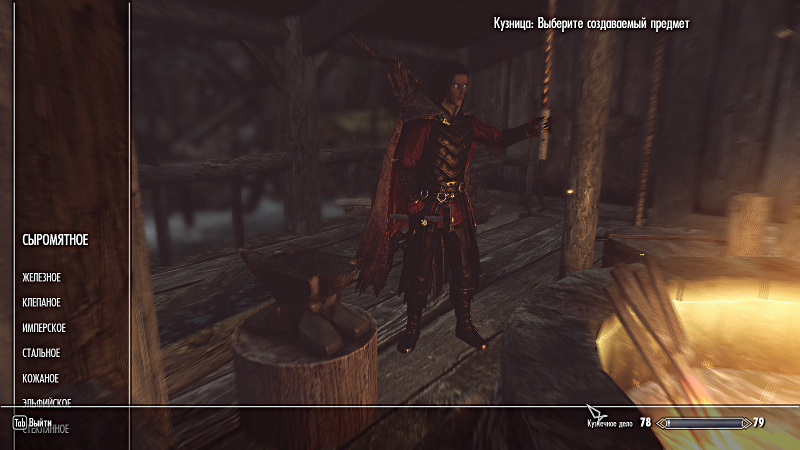Open the КЛЕПАНОЕ item category
Image resolution: width=800 pixels, height=450 pixels.
click(40, 302)
